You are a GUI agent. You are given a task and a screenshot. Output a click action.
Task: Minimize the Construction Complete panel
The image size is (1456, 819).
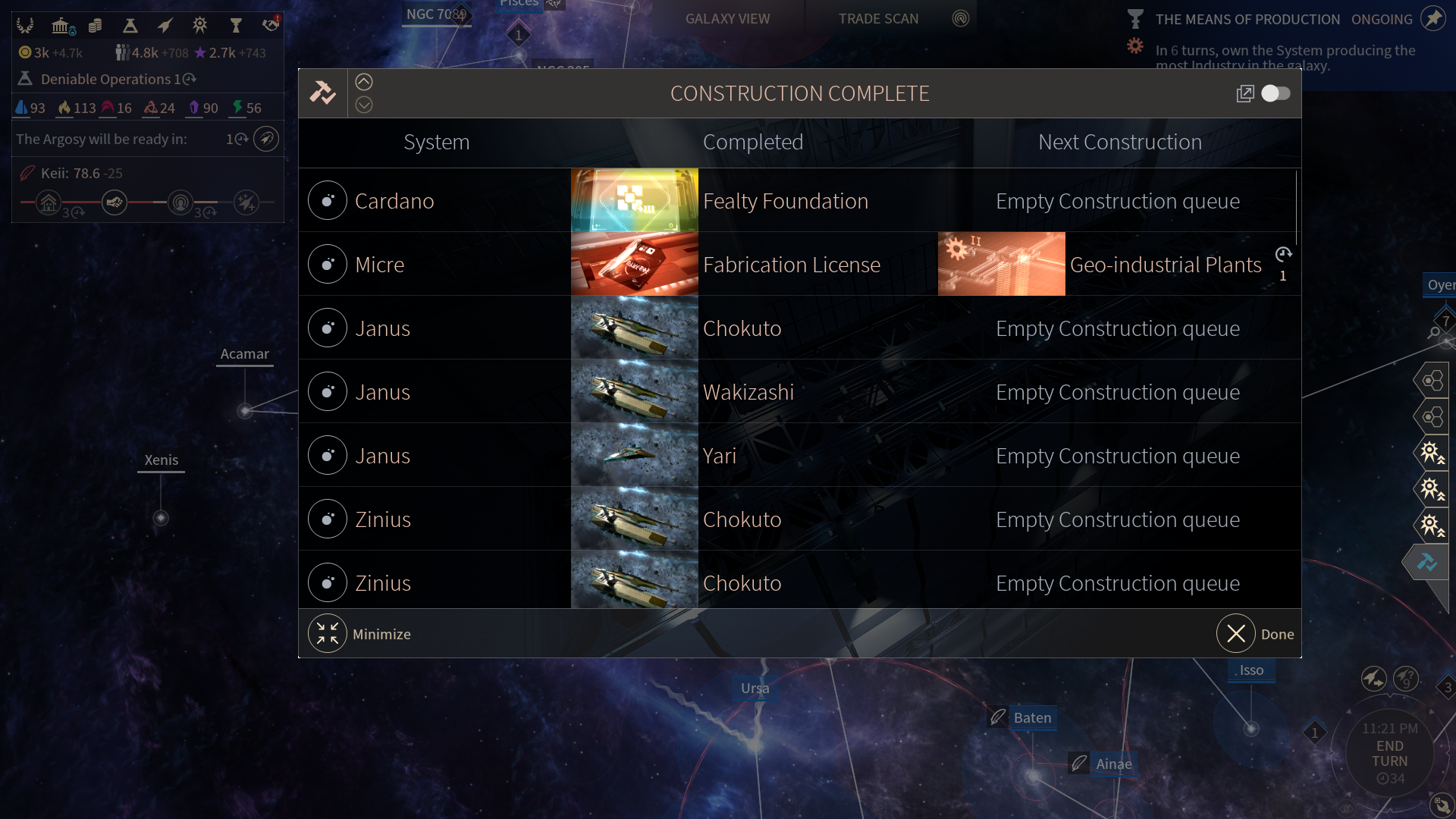click(328, 634)
